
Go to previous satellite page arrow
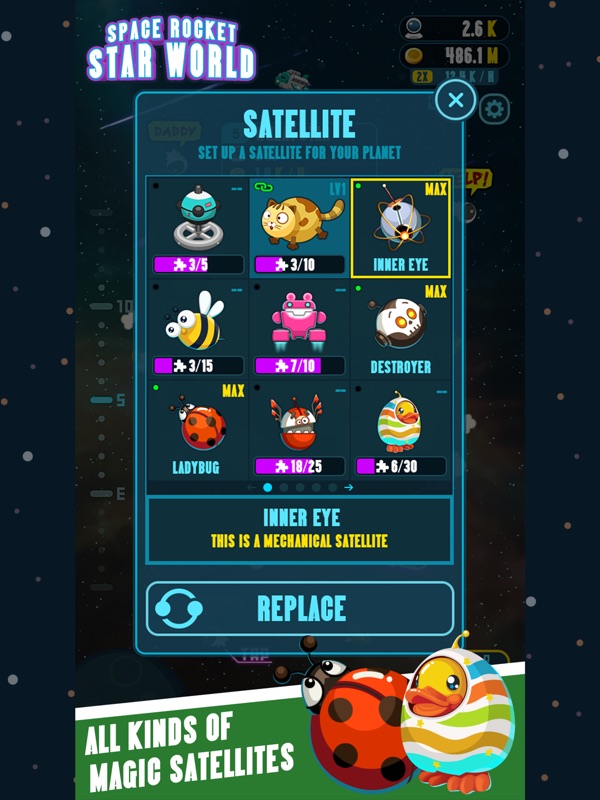[x=252, y=487]
